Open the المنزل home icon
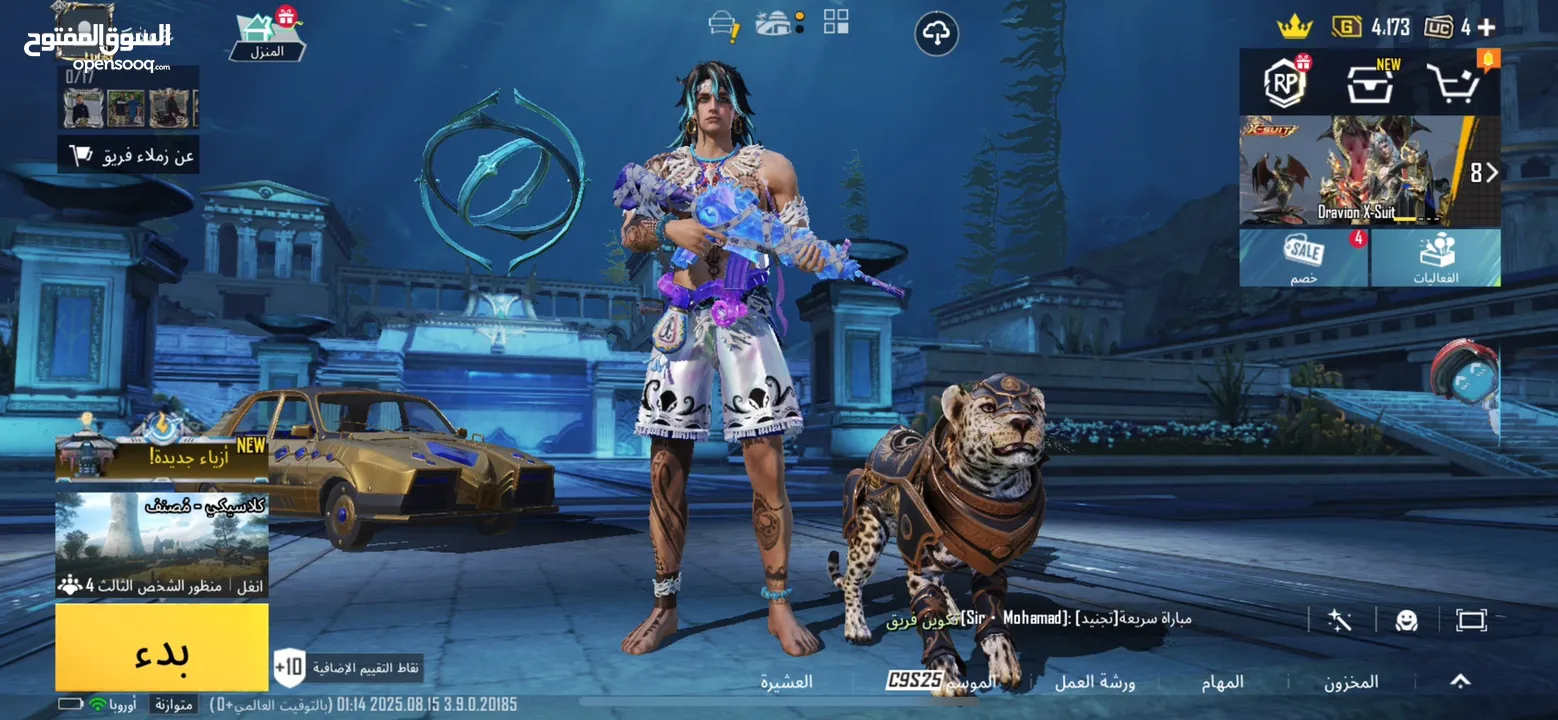Viewport: 1558px width, 720px height. (267, 37)
